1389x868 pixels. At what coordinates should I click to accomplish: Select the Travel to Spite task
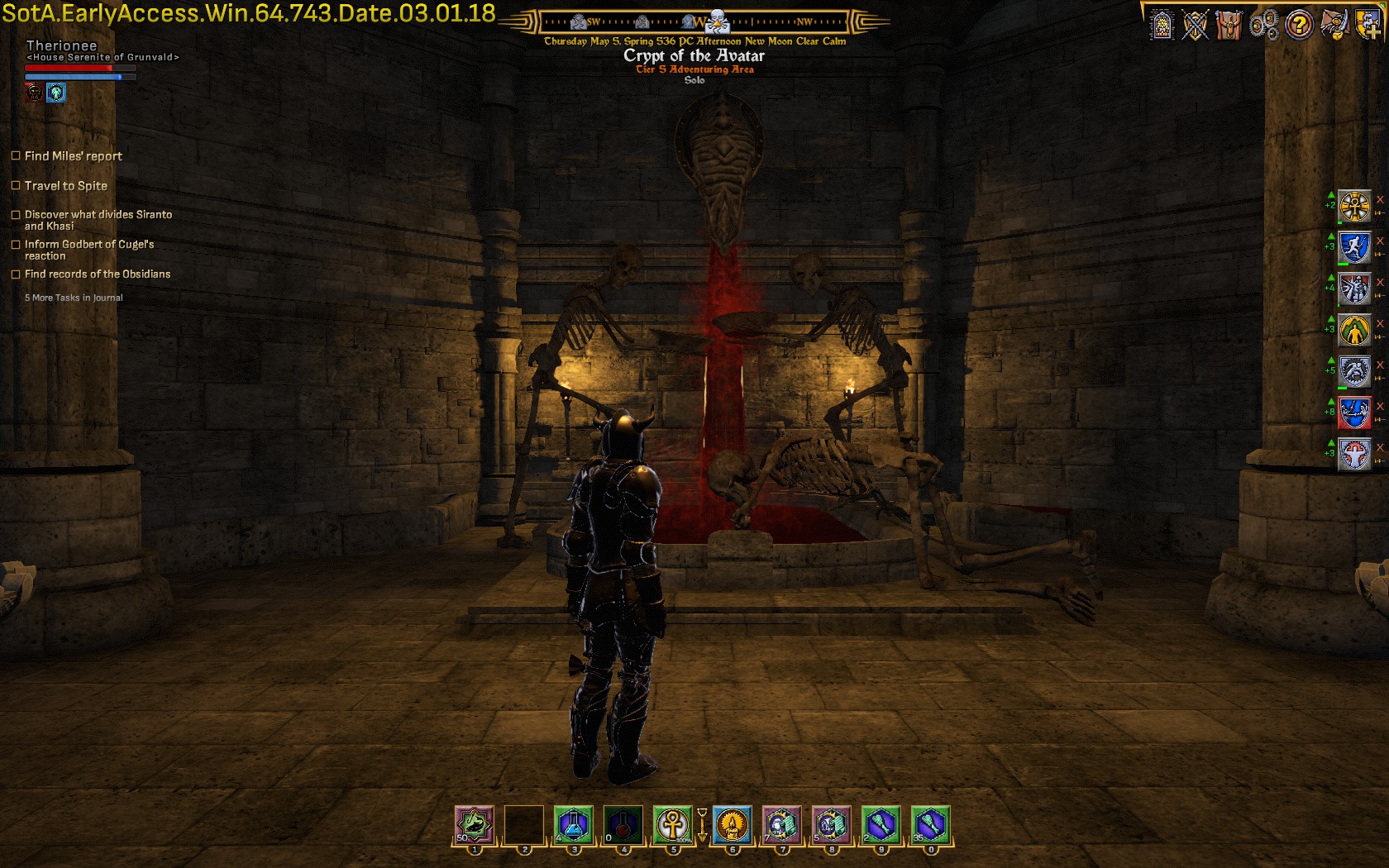pyautogui.click(x=66, y=186)
